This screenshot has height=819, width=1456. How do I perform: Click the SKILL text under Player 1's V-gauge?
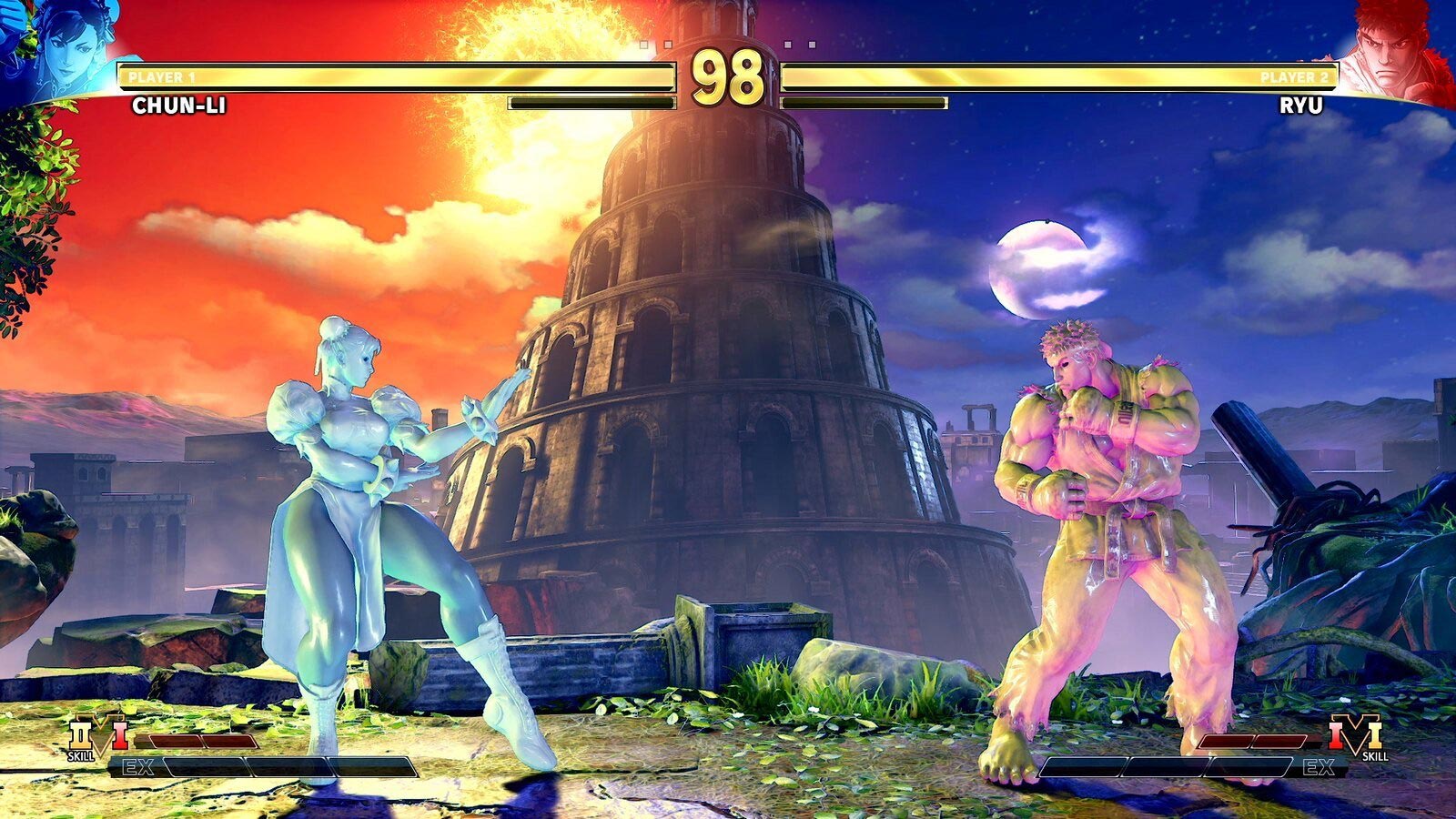tap(82, 756)
